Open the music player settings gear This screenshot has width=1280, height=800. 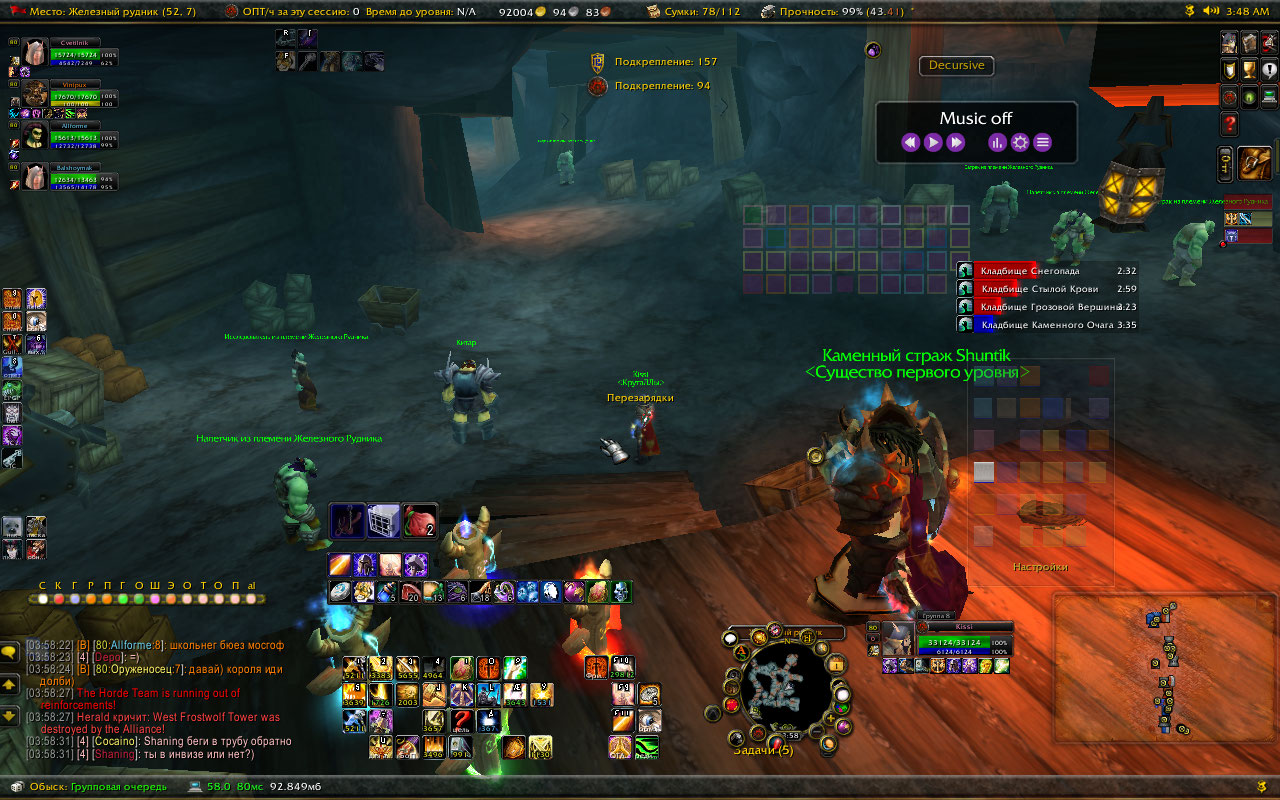1020,142
